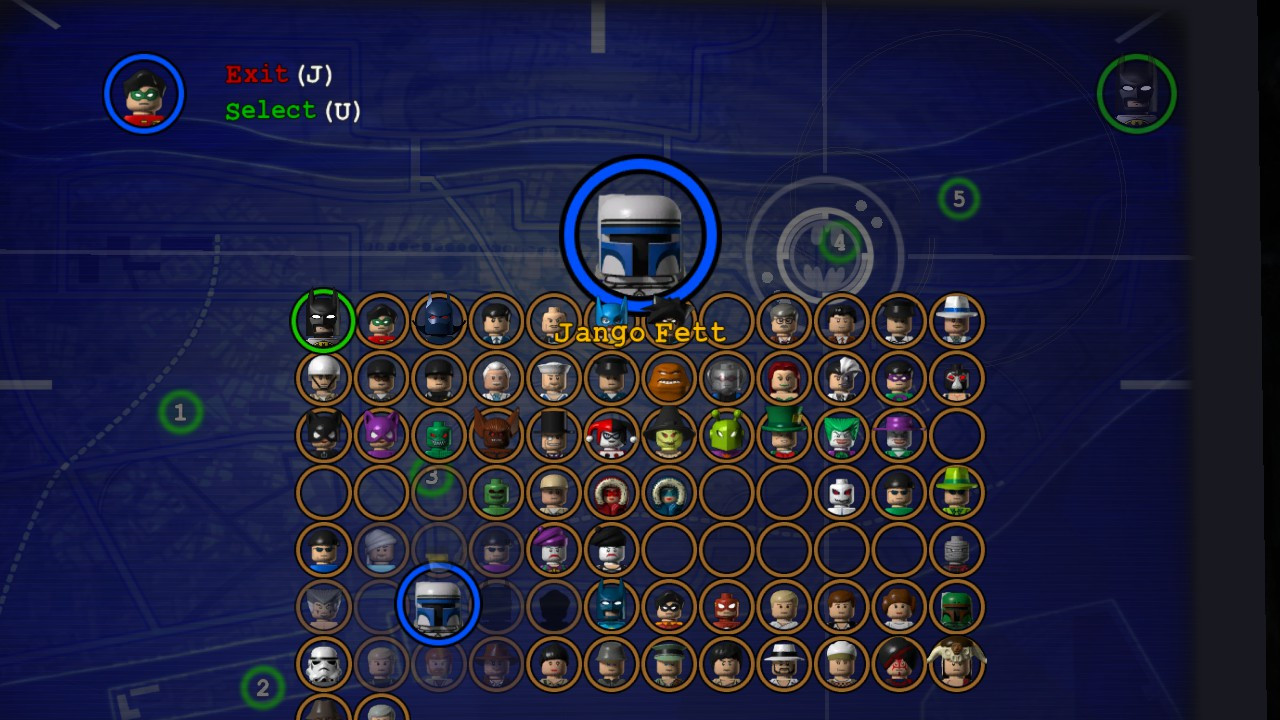
Task: Click player one's Robin portrait
Action: [x=144, y=93]
